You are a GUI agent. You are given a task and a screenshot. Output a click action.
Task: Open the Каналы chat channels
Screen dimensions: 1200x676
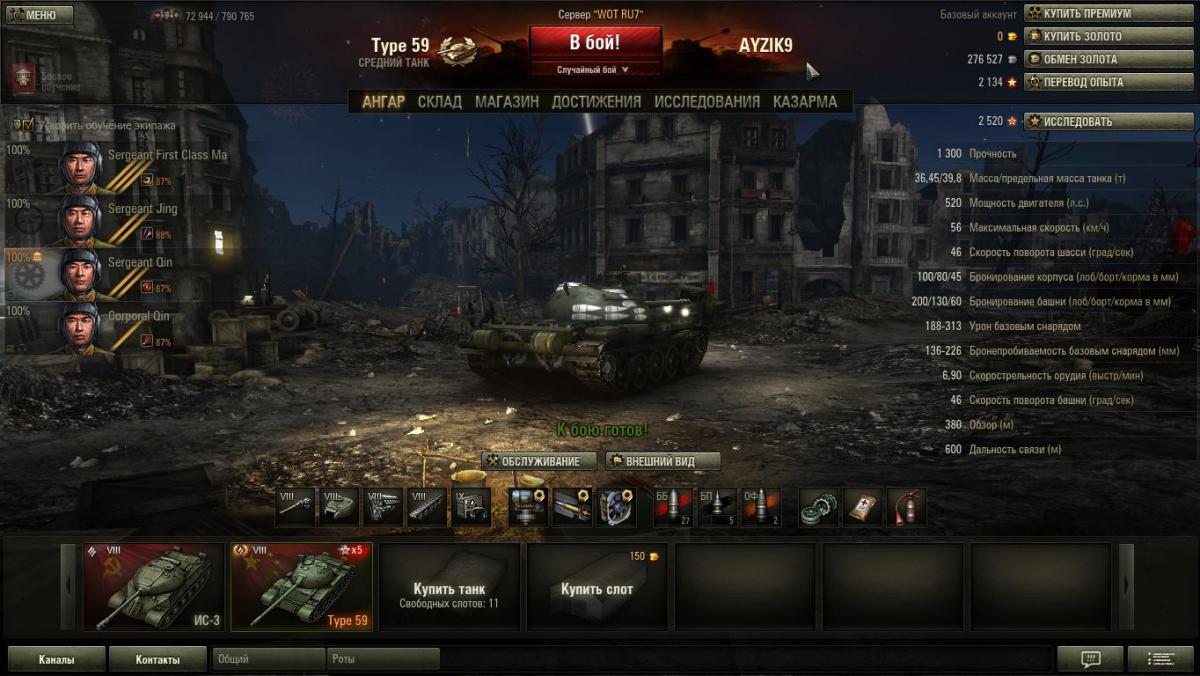[x=56, y=659]
